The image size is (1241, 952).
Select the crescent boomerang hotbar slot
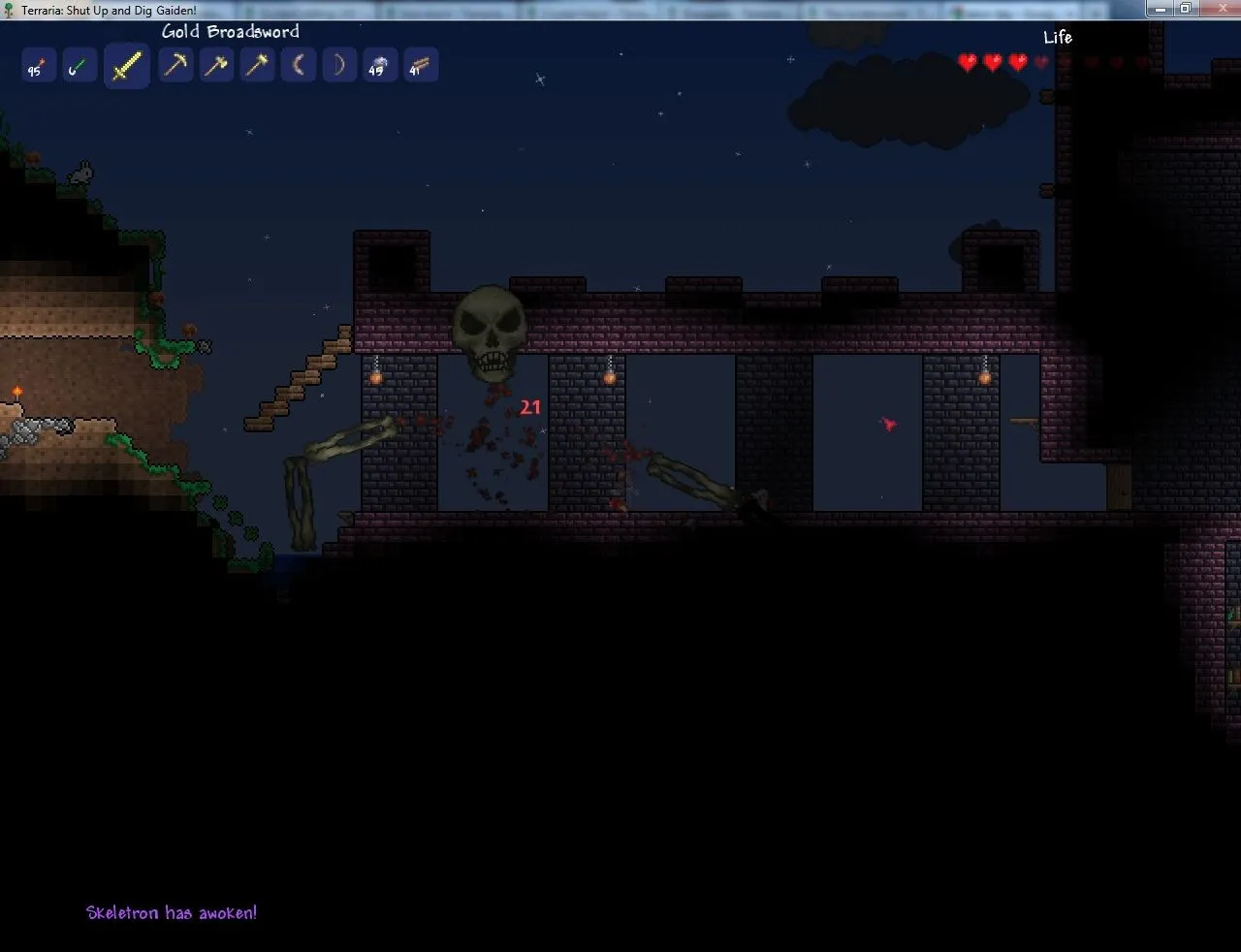[x=299, y=66]
